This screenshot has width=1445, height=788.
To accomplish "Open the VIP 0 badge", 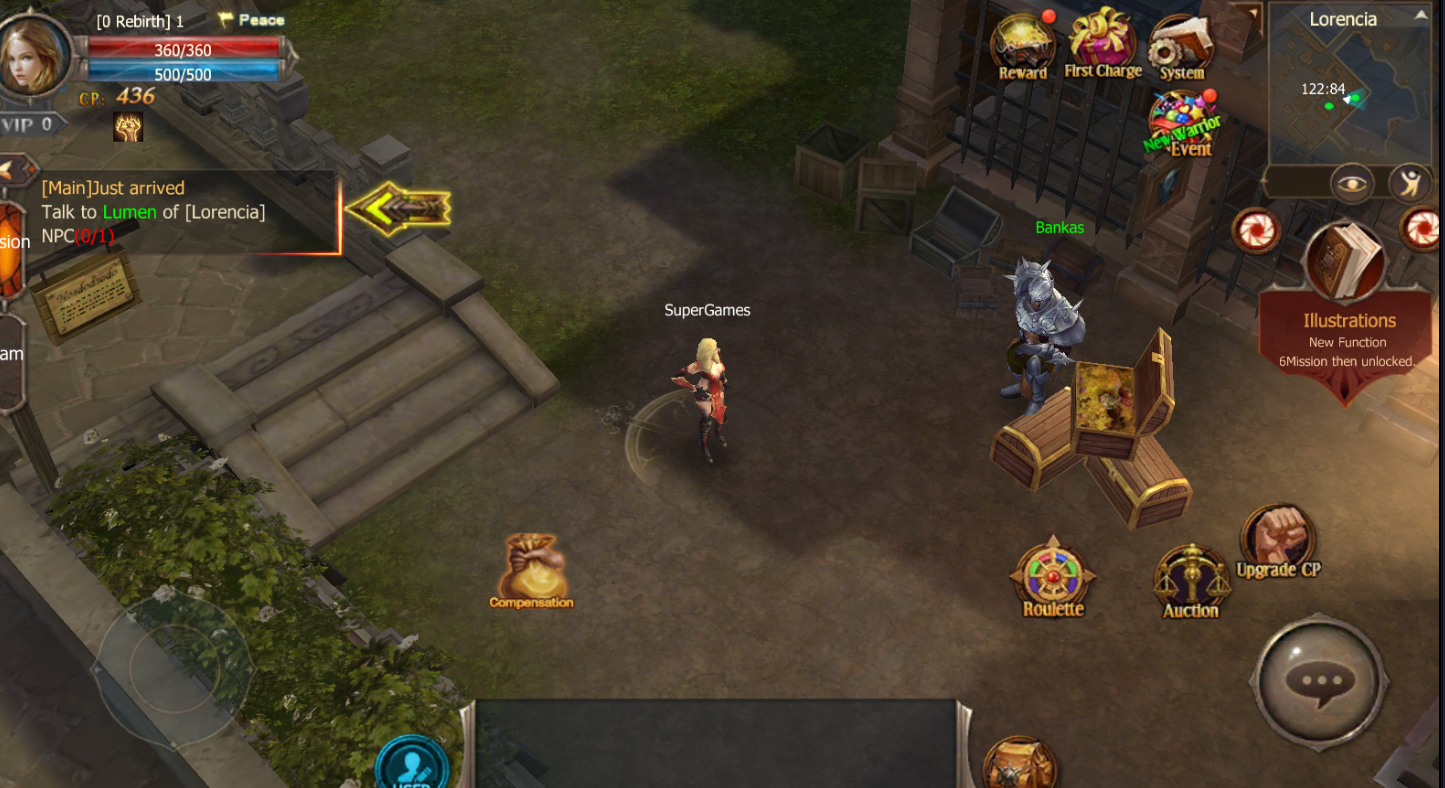I will click(x=31, y=125).
